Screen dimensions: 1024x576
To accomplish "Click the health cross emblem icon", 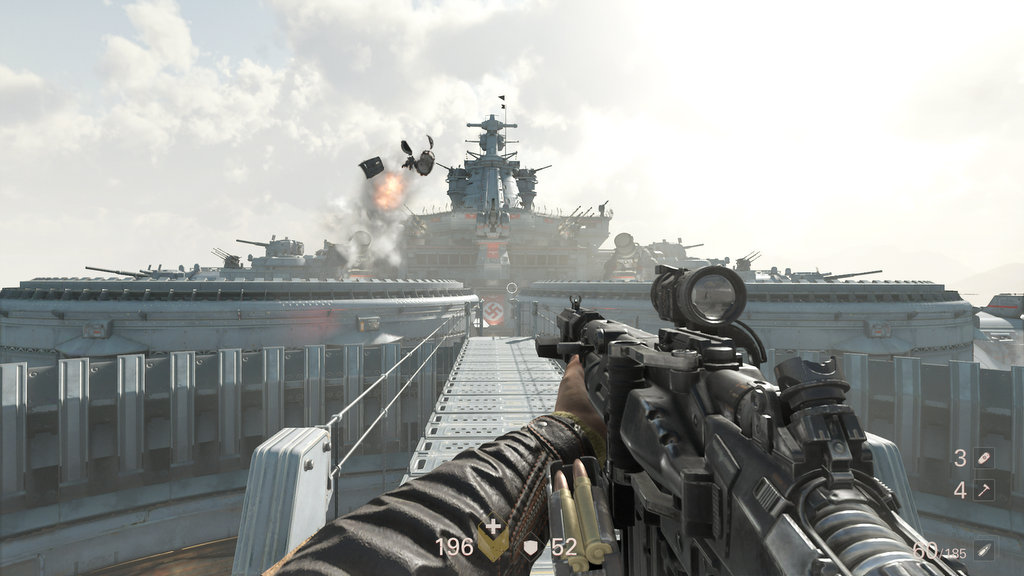I will point(492,538).
